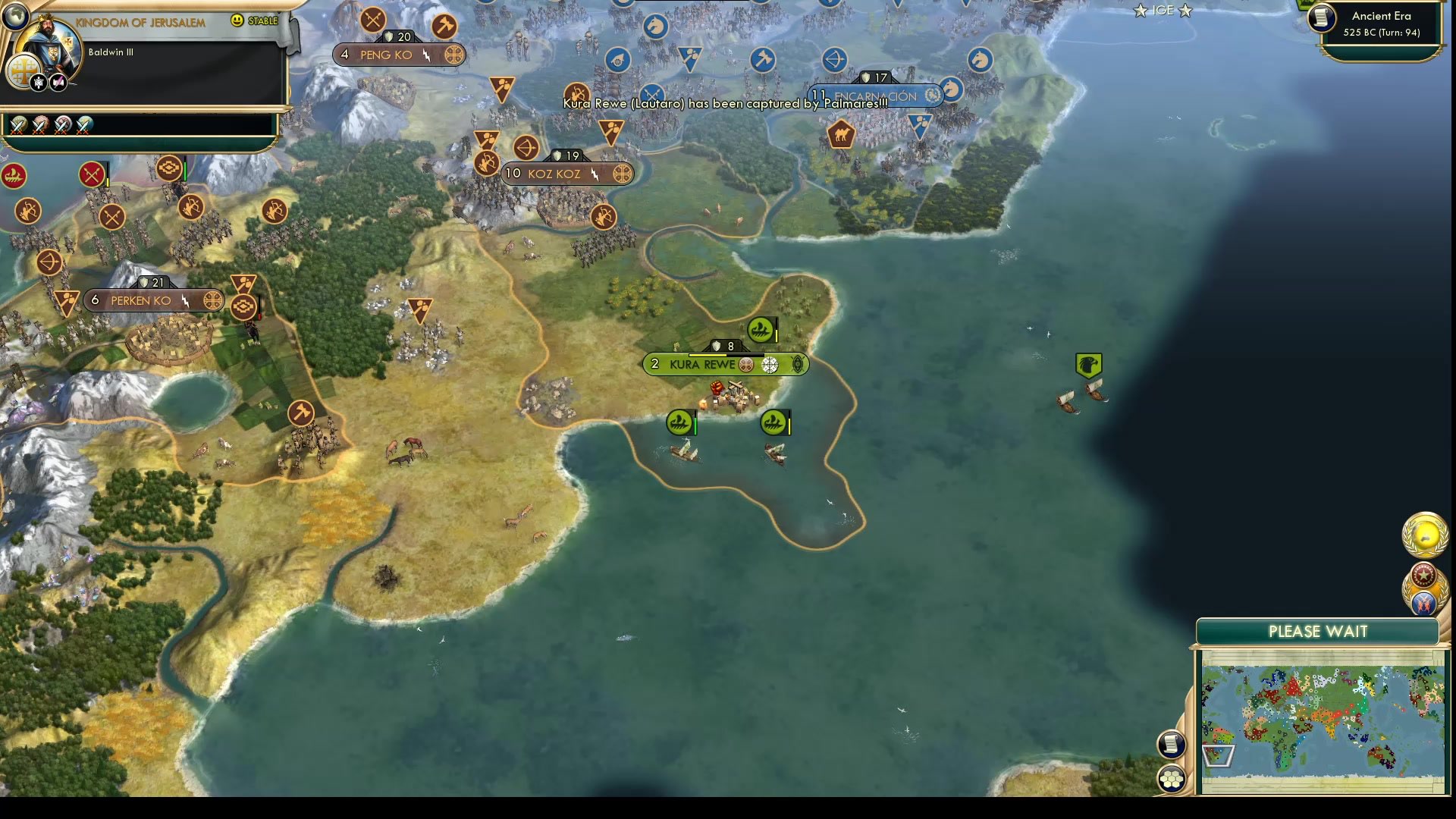Image resolution: width=1456 pixels, height=819 pixels.
Task: Click the hammer production icon on Peng Ko banner
Action: click(444, 25)
